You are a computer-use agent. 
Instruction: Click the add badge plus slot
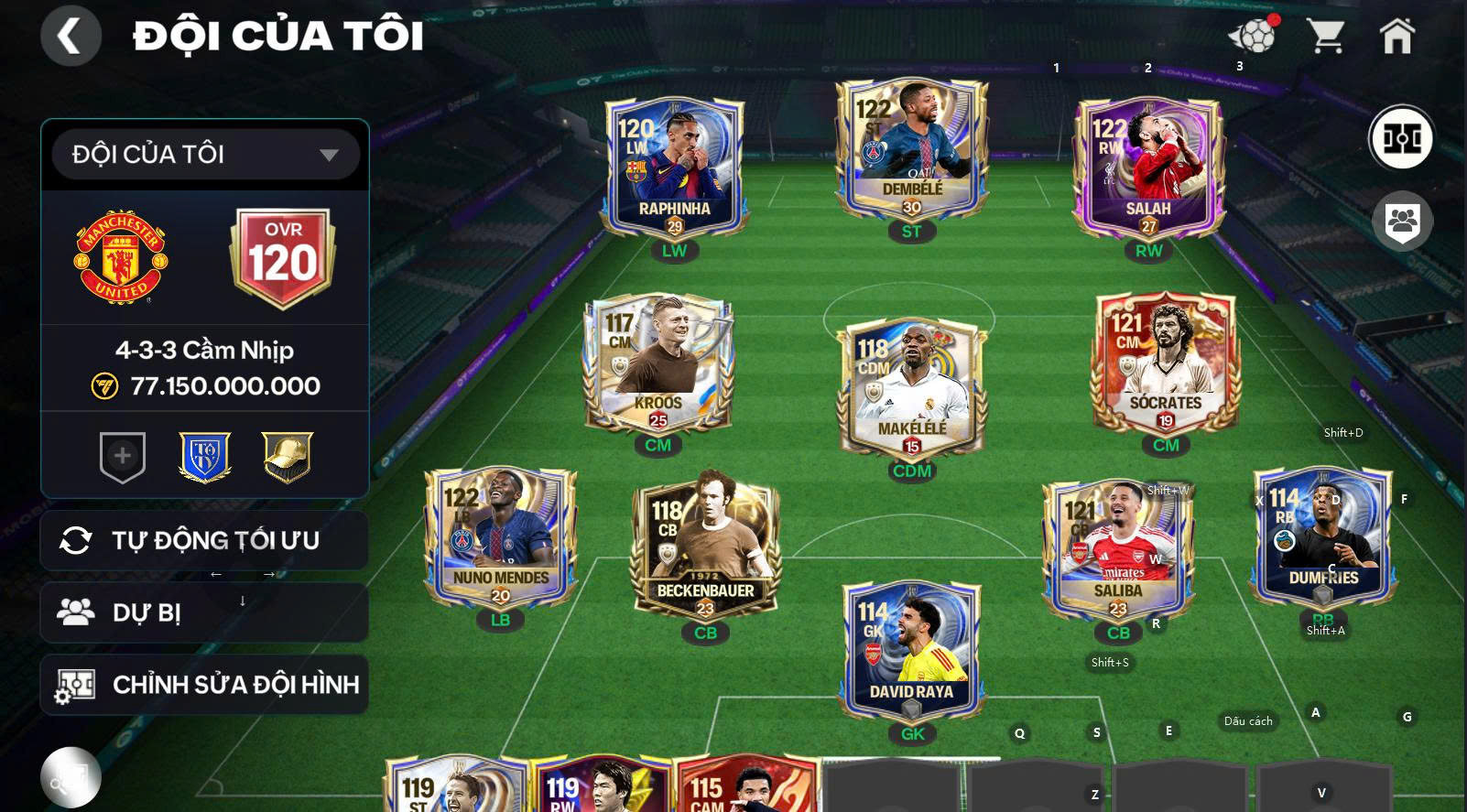pyautogui.click(x=123, y=456)
